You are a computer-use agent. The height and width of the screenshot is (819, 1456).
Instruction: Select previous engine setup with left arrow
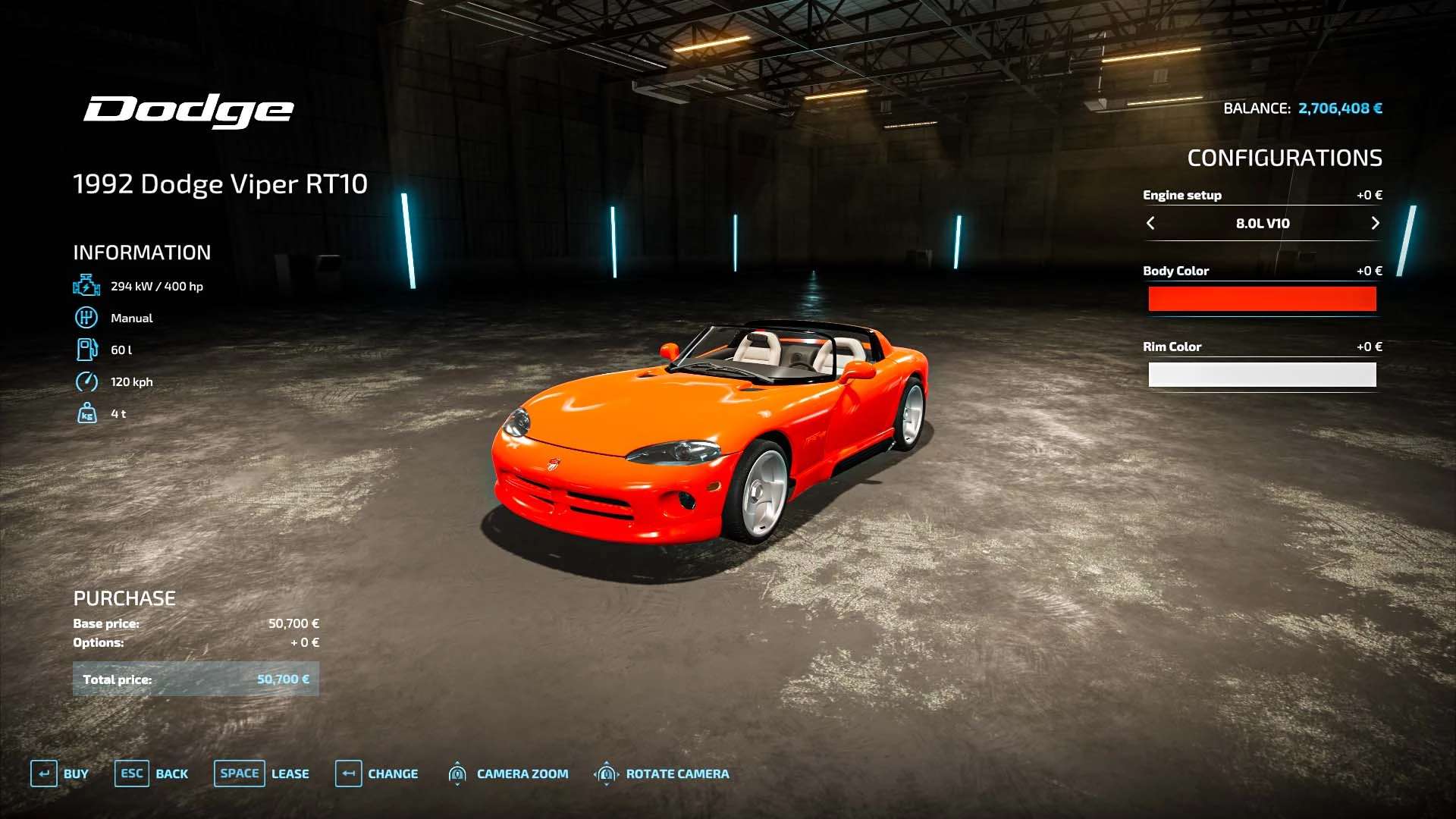tap(1150, 223)
